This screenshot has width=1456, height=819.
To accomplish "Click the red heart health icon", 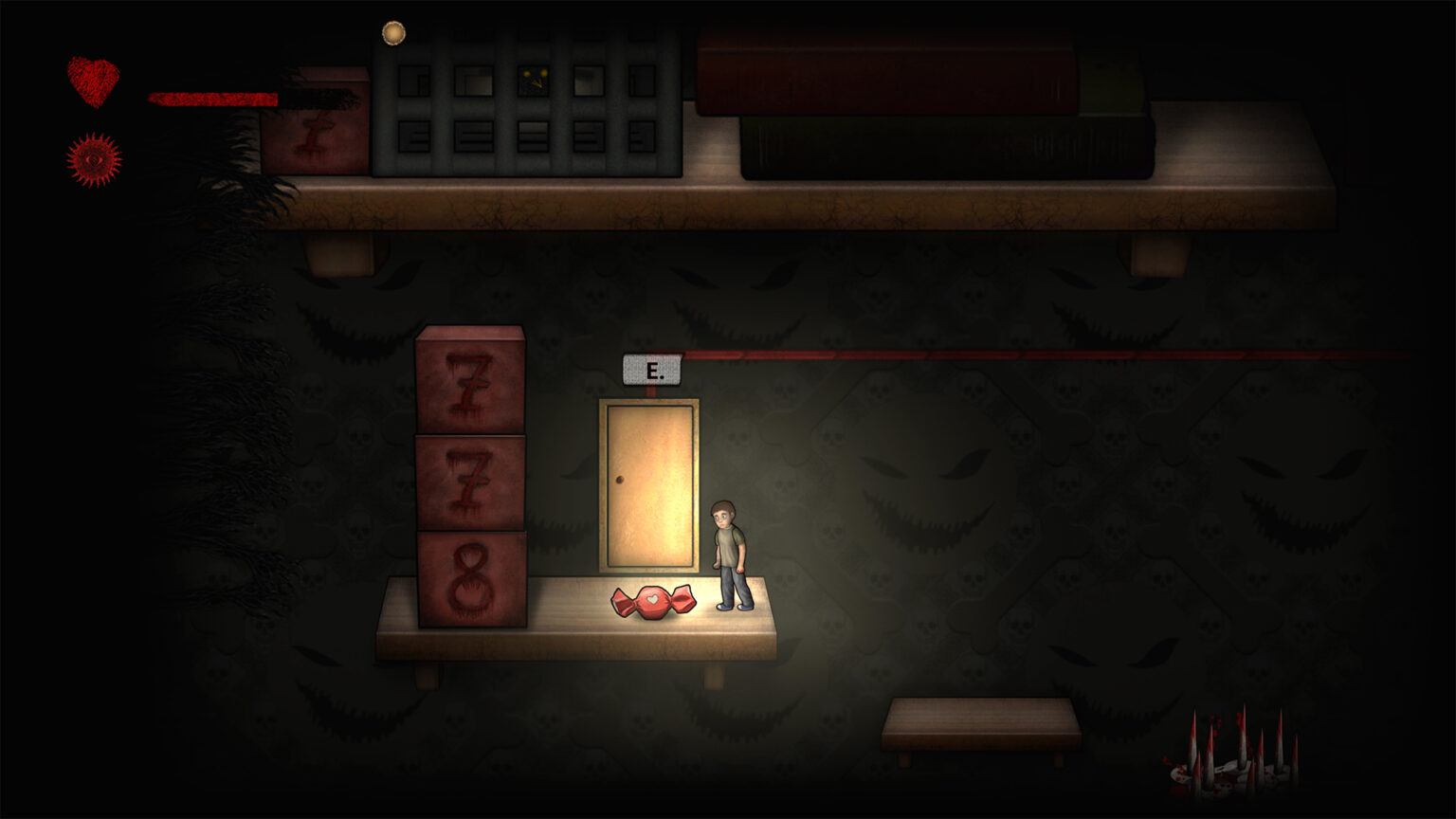I will [x=93, y=81].
